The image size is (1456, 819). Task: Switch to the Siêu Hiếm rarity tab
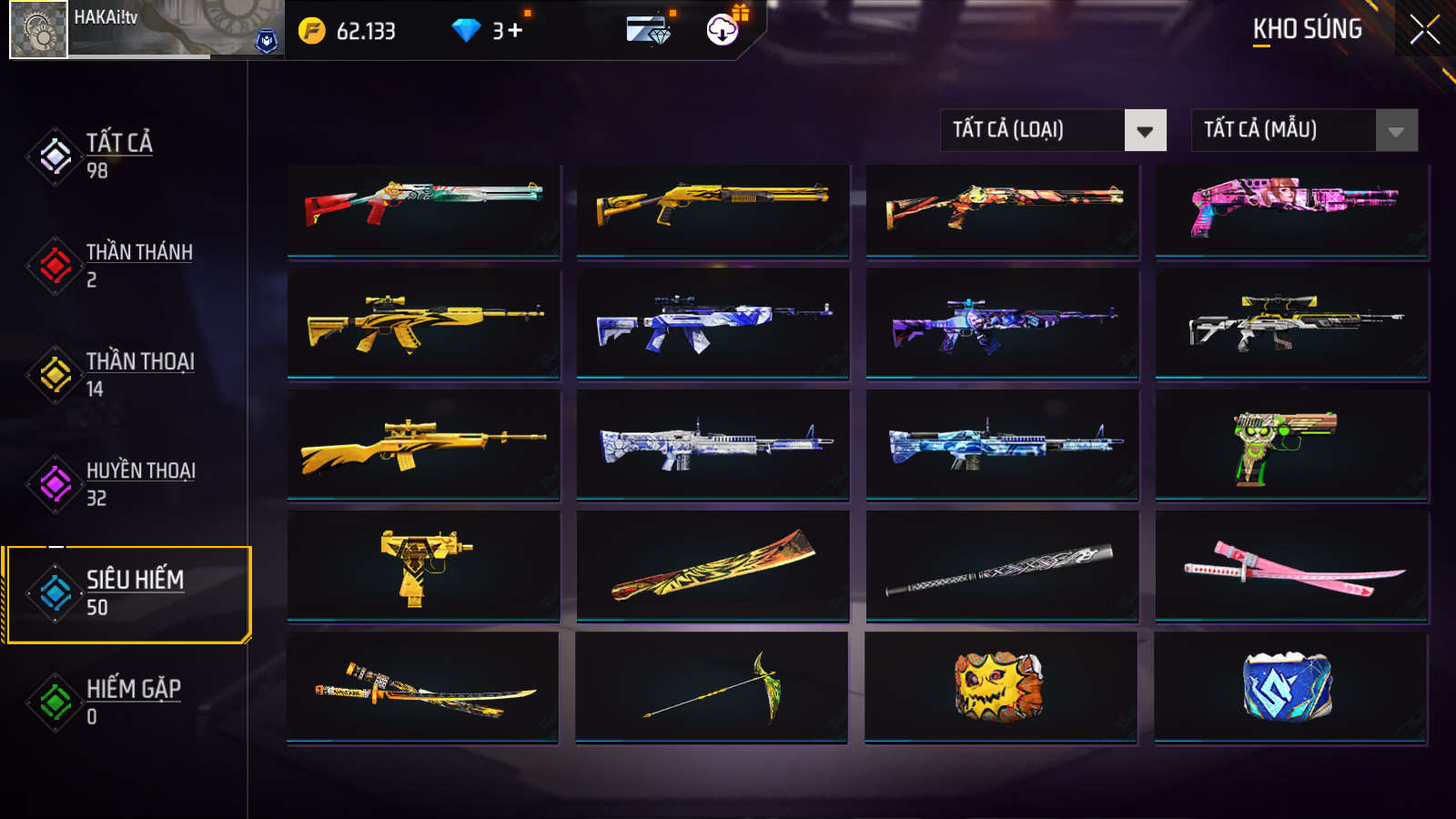click(x=127, y=593)
